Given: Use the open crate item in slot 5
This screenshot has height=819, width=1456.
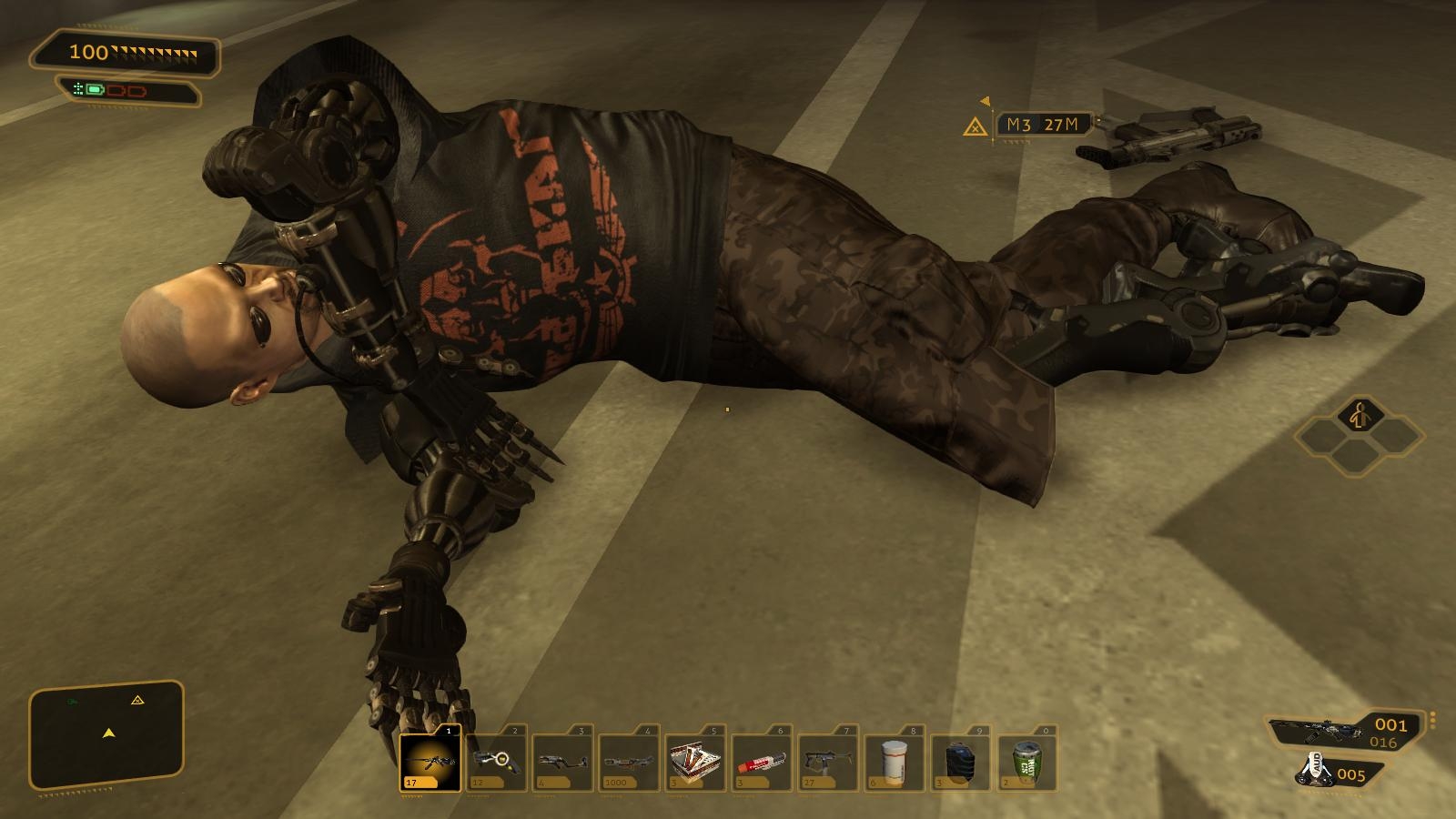Looking at the screenshot, I should (695, 759).
